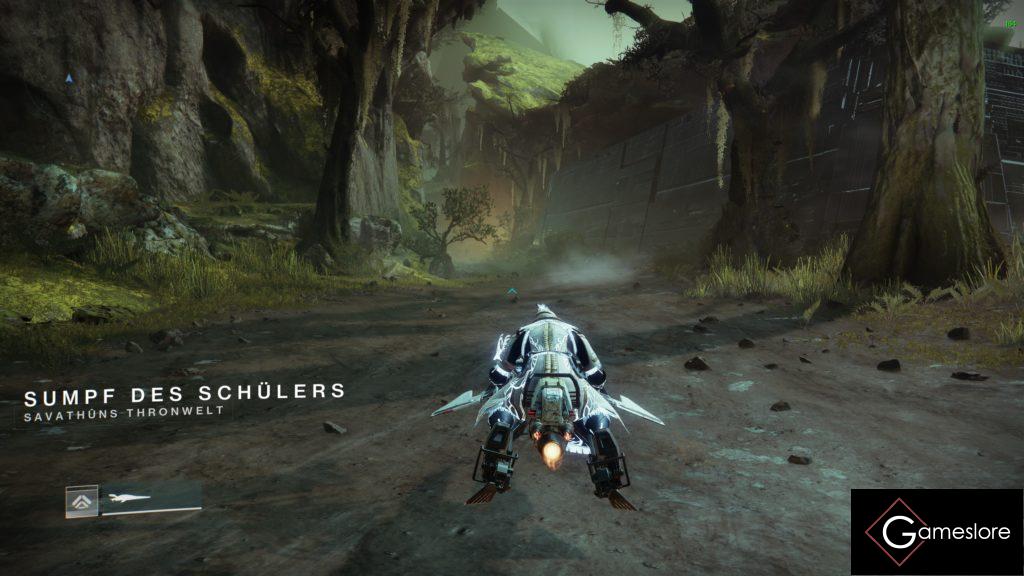The width and height of the screenshot is (1024, 576).
Task: Select the sparrow vehicle silhouette in the HUD
Action: click(x=126, y=498)
